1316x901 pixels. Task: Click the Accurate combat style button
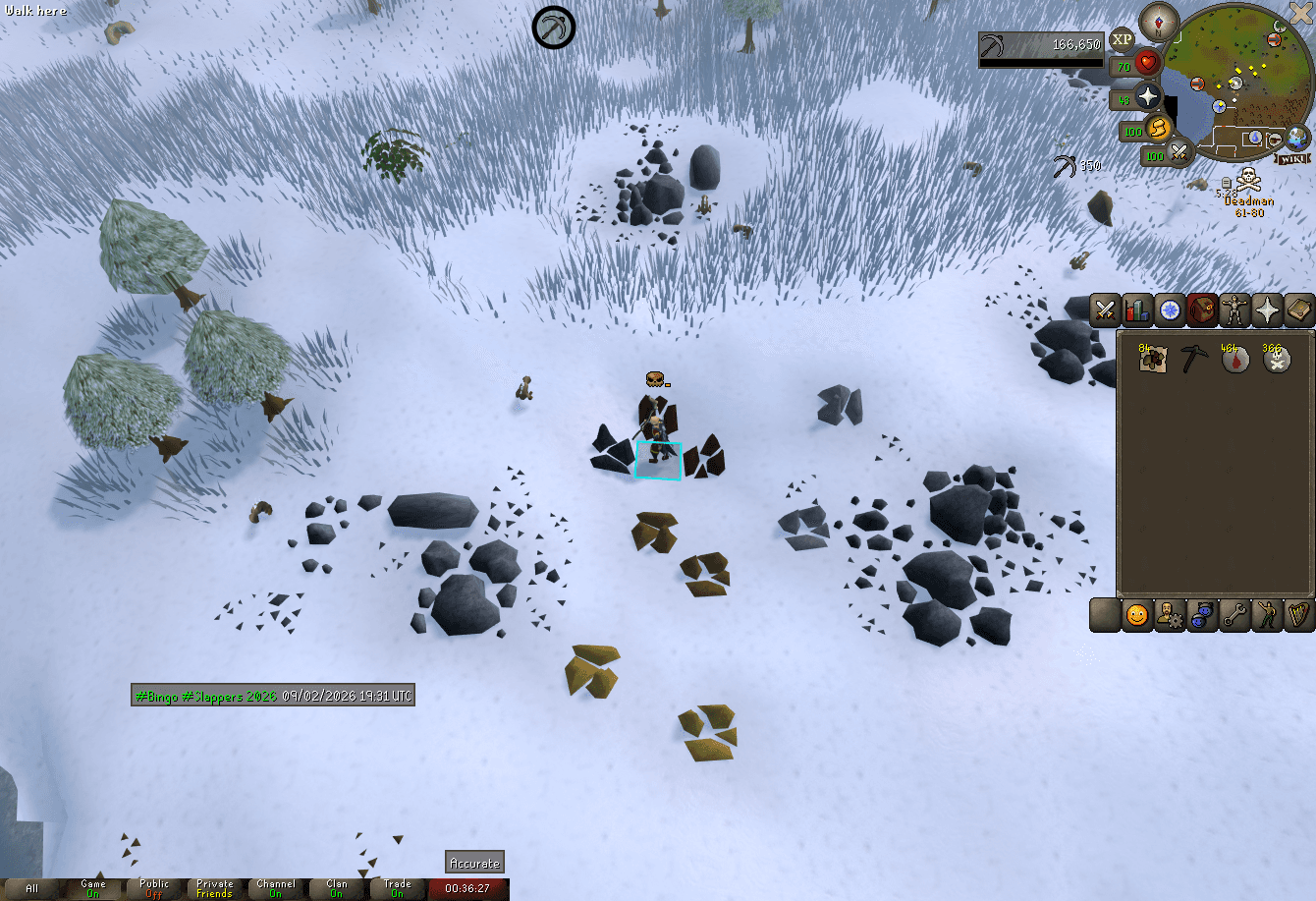474,863
